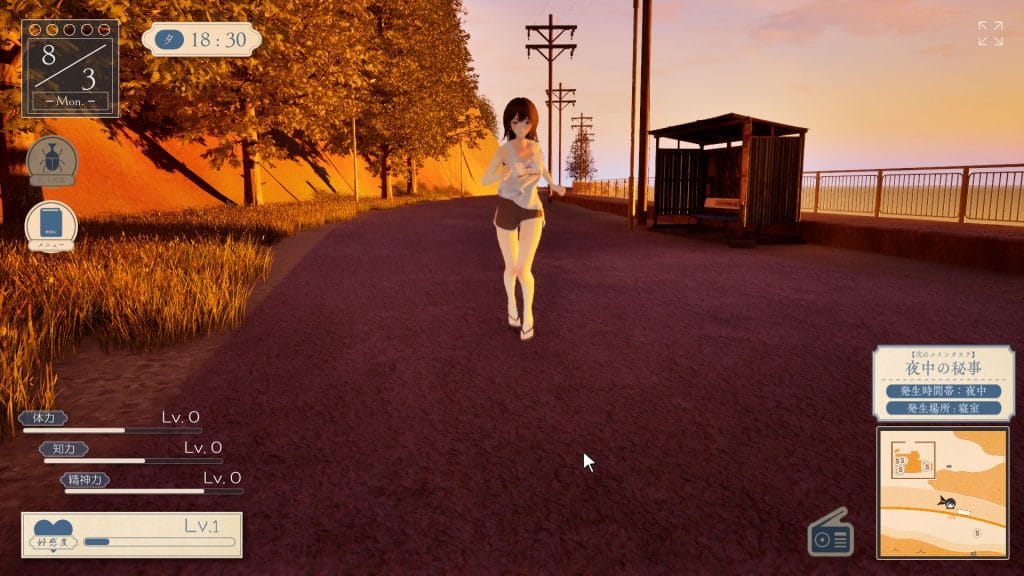Click the radio icon
1024x576 pixels.
(831, 533)
